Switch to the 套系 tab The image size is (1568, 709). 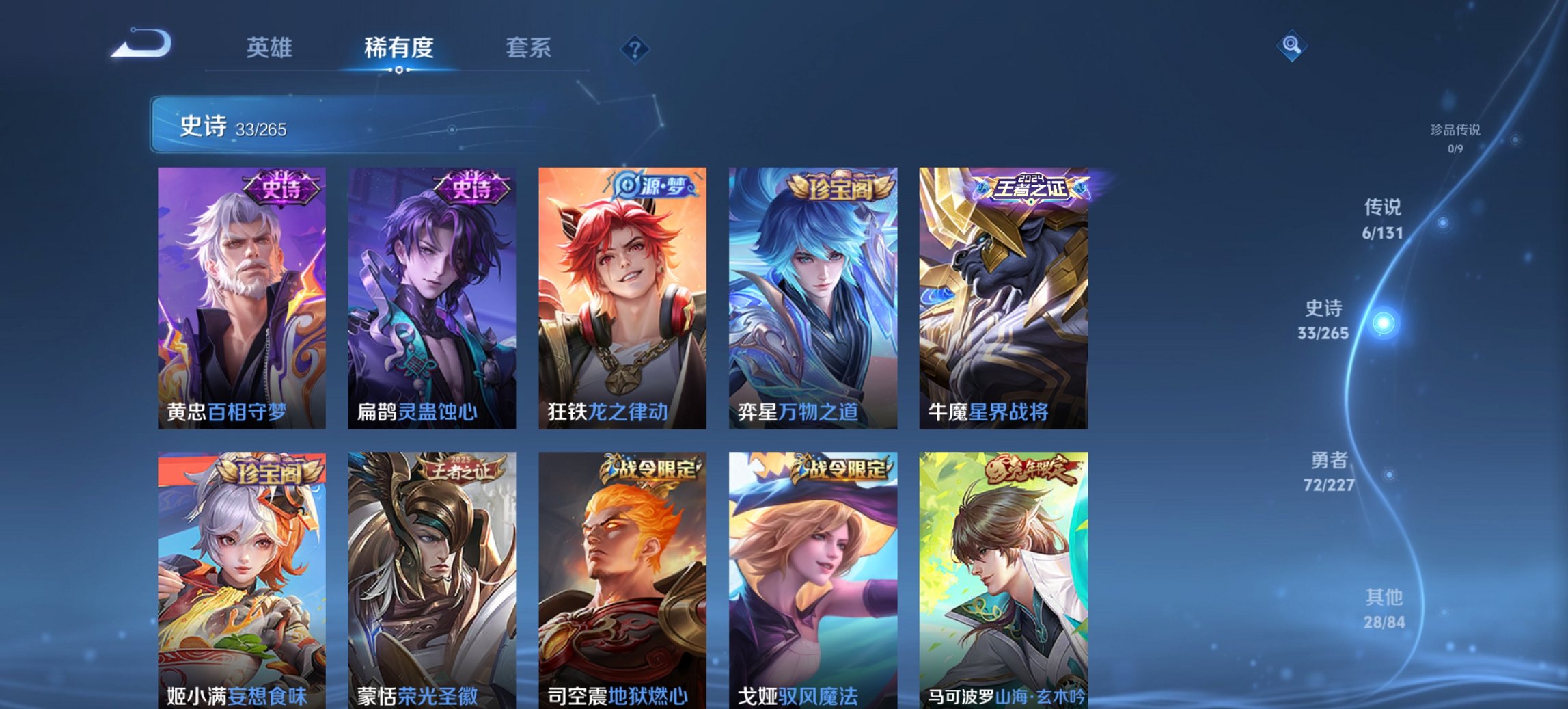point(528,48)
